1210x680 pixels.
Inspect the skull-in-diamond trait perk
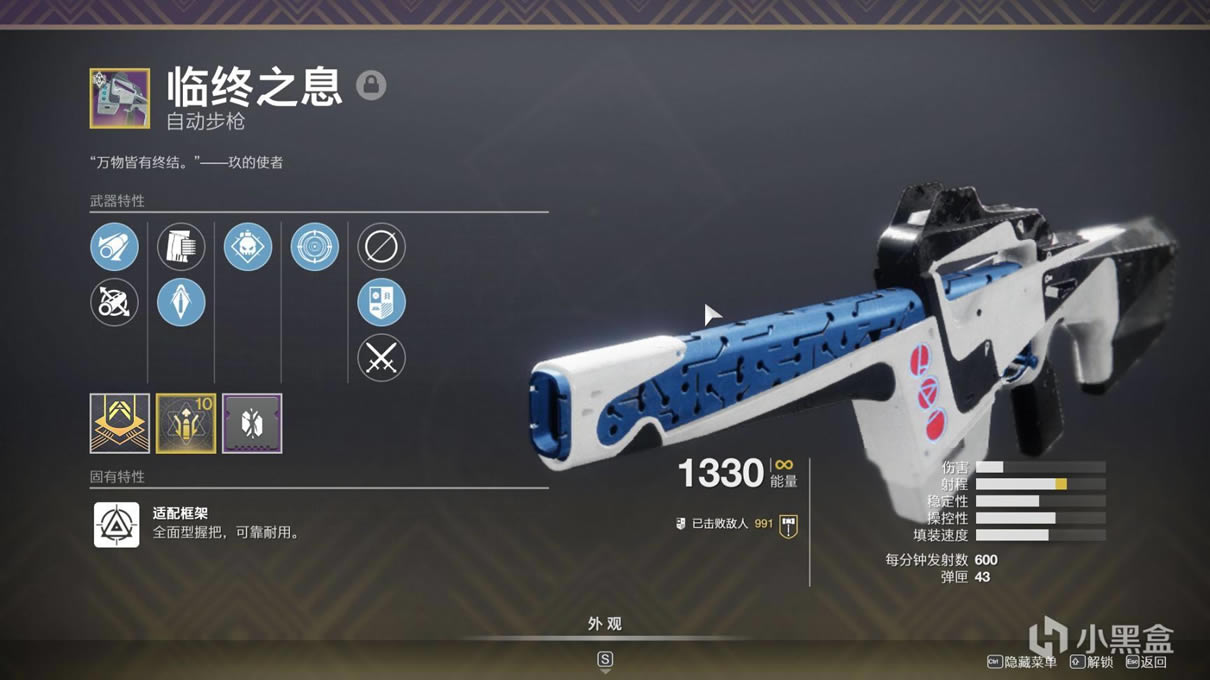pos(248,246)
